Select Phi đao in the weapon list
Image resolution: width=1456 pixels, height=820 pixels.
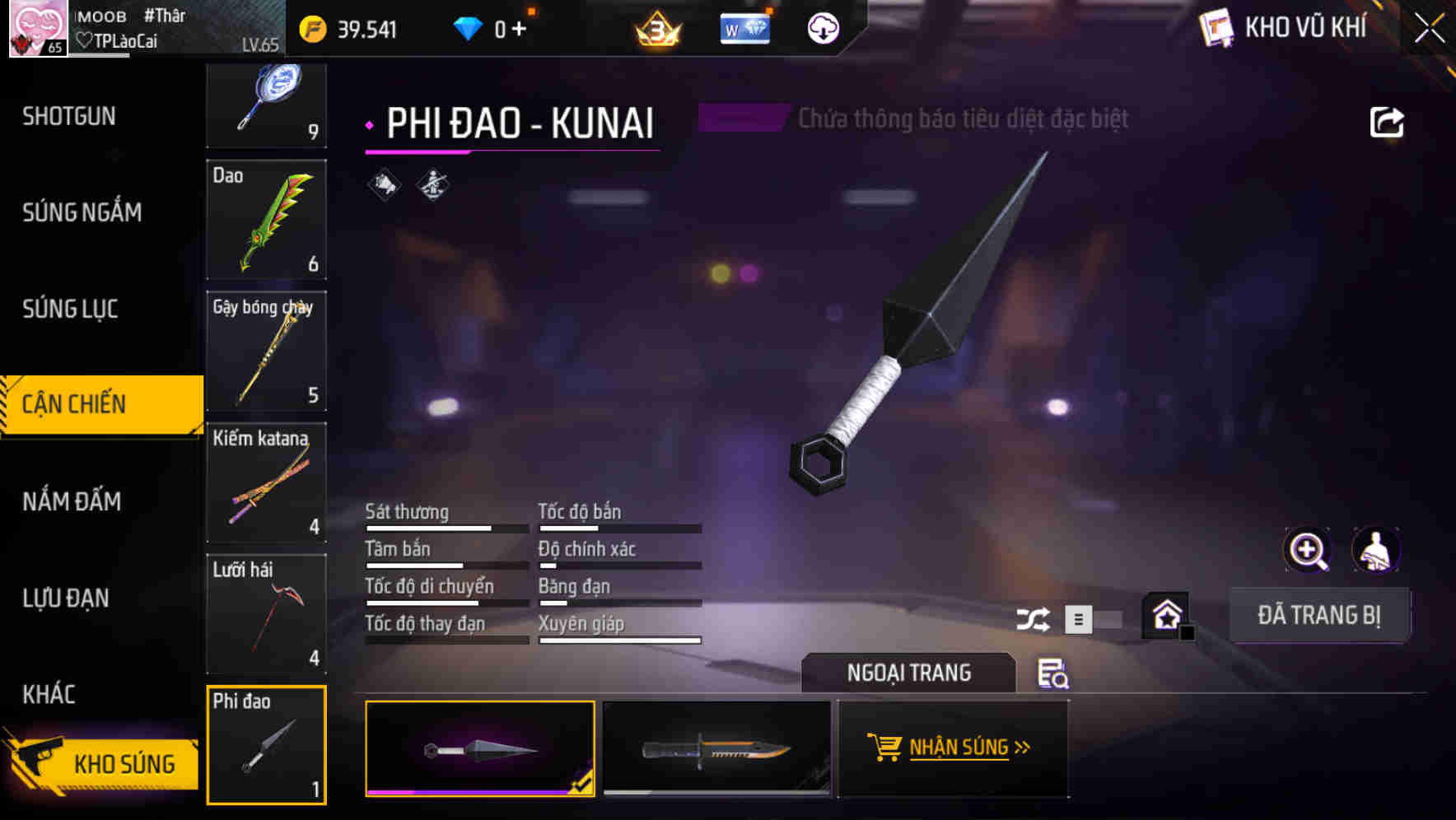pos(266,745)
